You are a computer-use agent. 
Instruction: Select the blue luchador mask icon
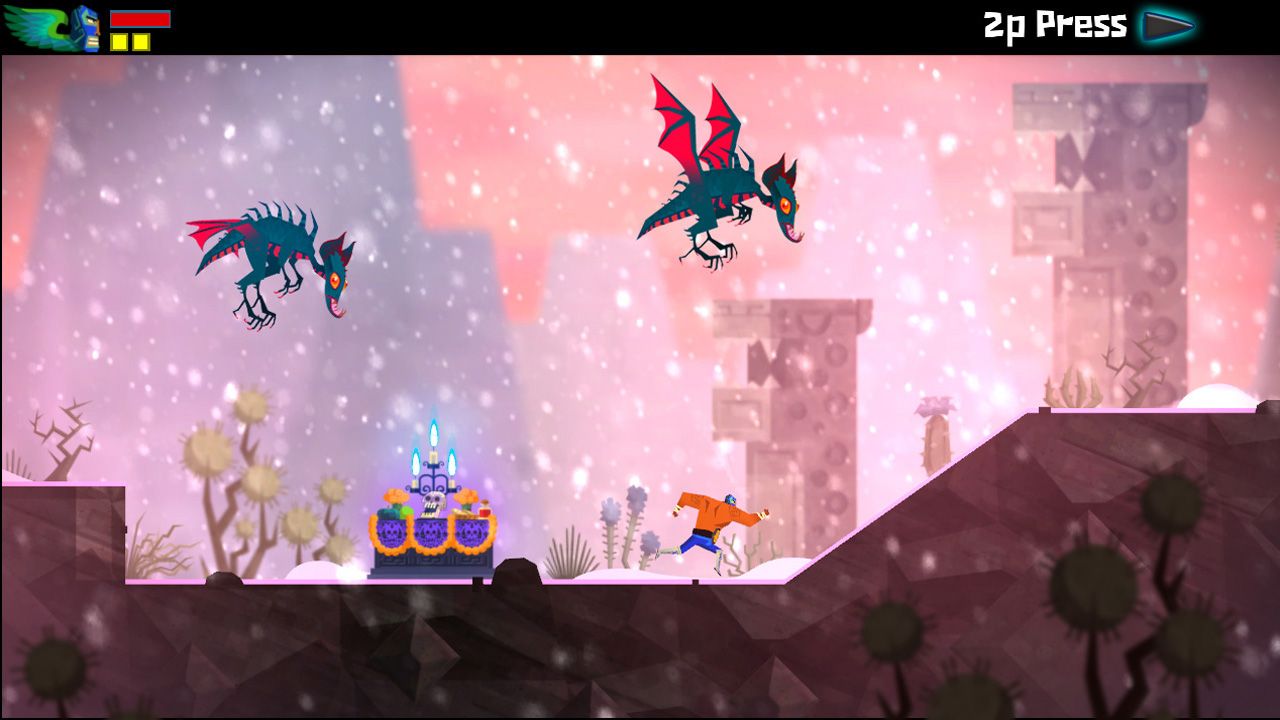pyautogui.click(x=88, y=28)
